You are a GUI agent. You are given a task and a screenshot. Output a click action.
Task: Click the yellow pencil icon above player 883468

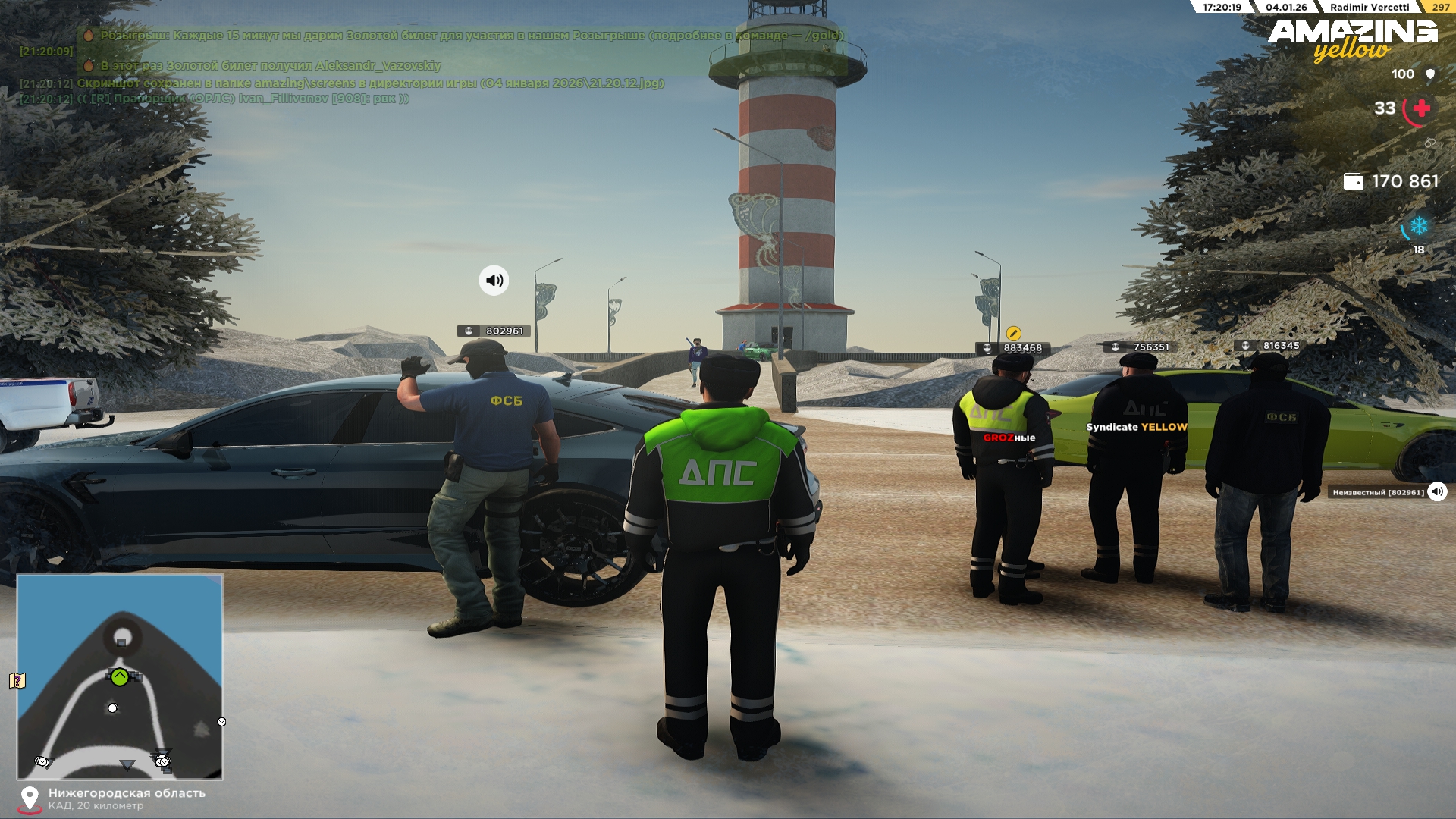pyautogui.click(x=1013, y=334)
